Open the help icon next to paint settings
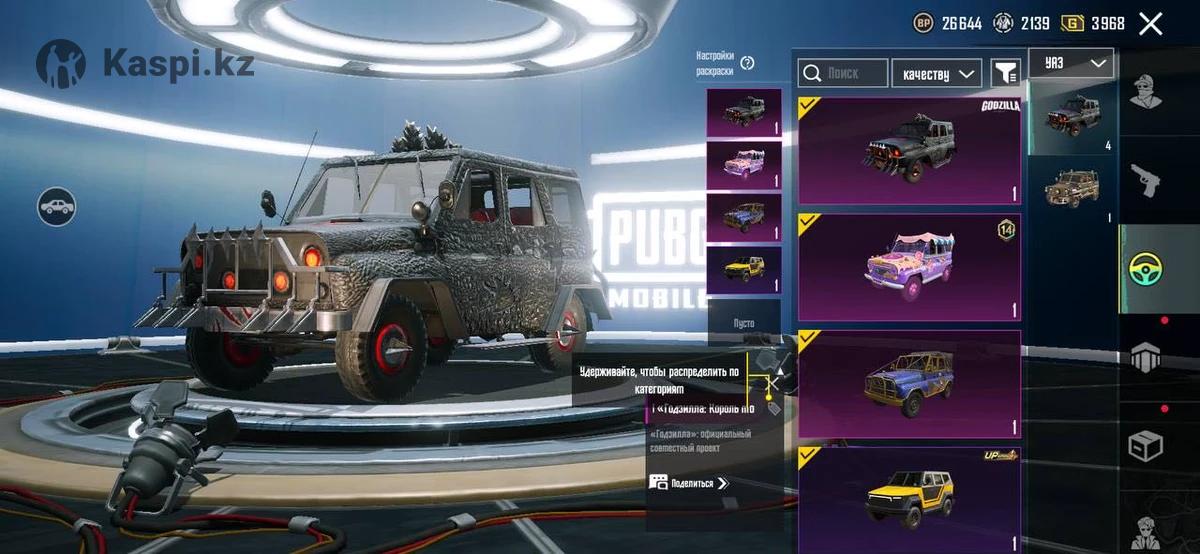The image size is (1200, 554). pyautogui.click(x=747, y=63)
